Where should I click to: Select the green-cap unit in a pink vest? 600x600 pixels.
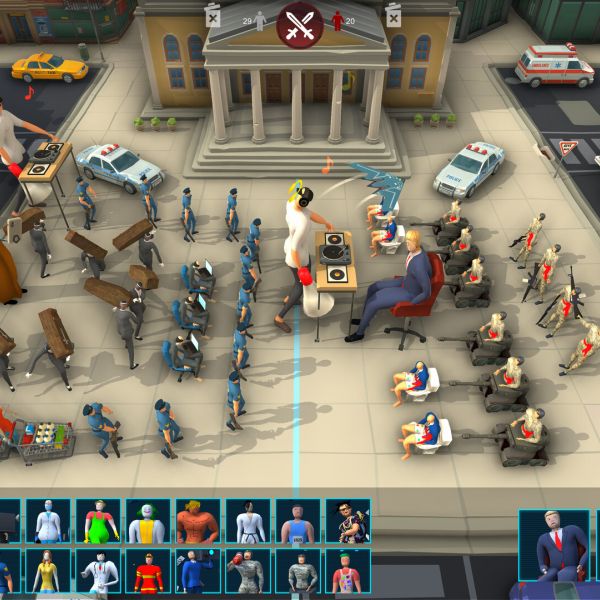pos(348,571)
